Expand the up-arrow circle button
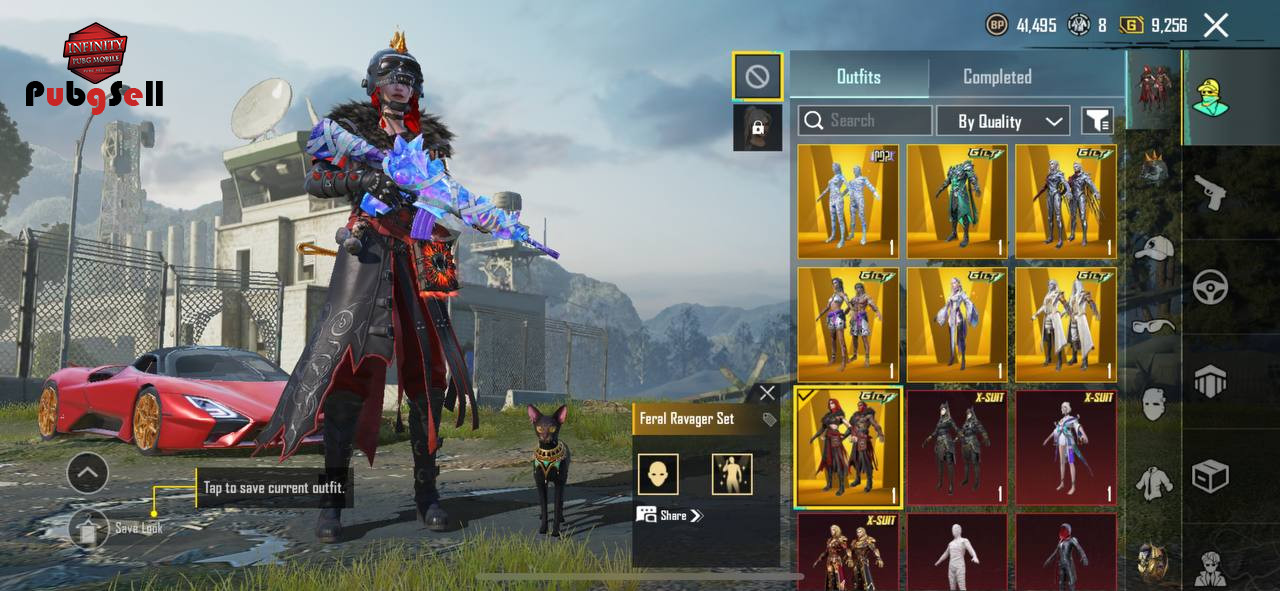This screenshot has width=1280, height=591. coord(87,472)
